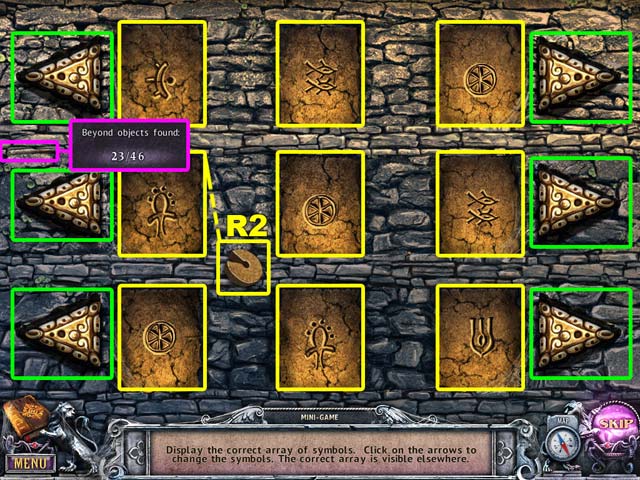Viewport: 640px width, 480px height.
Task: Use the right arrow of the middle row
Action: pyautogui.click(x=578, y=200)
